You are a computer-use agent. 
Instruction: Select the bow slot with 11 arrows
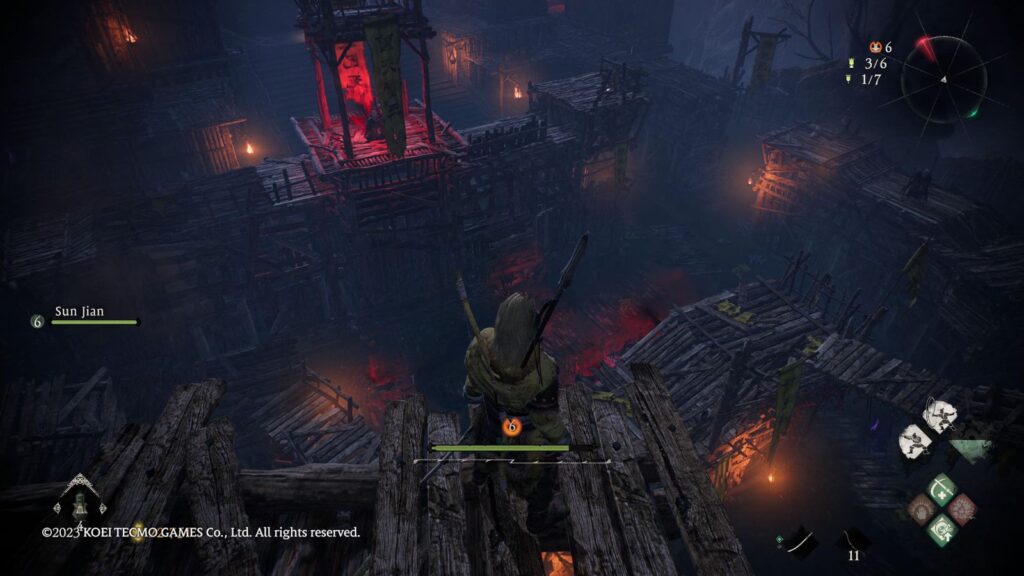[853, 541]
